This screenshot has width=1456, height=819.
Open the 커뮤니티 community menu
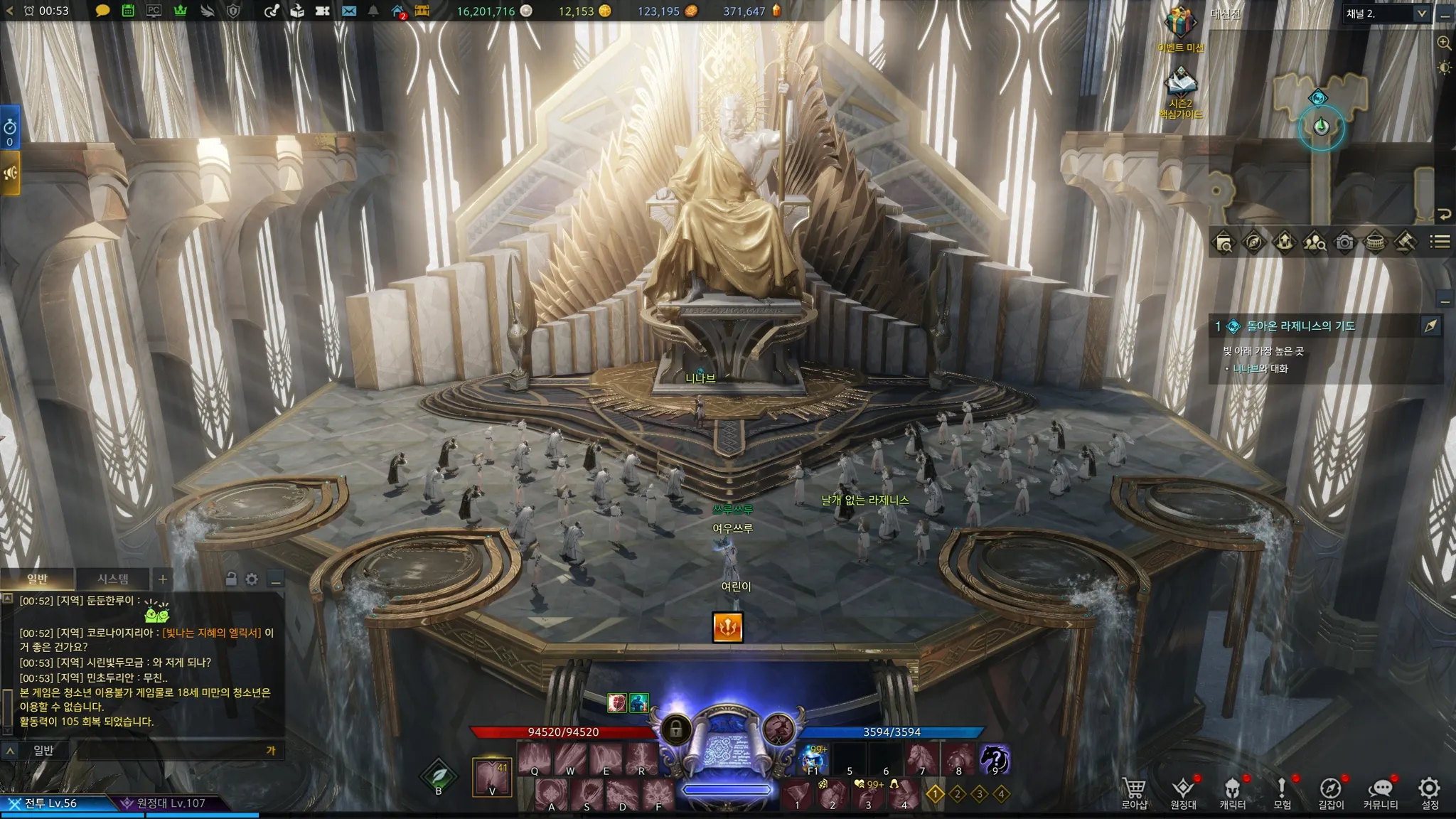click(x=1380, y=792)
